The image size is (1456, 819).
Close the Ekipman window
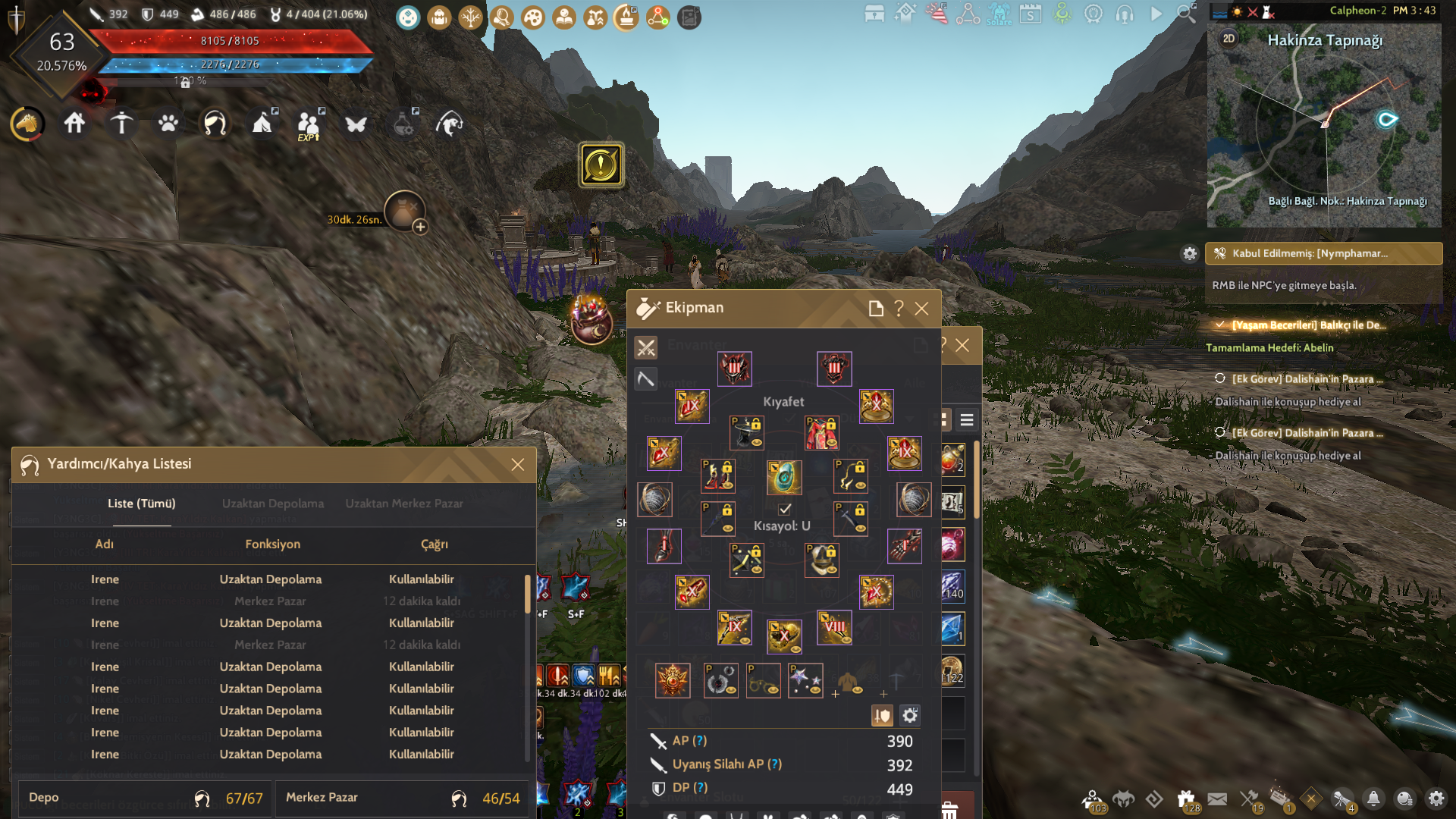tap(921, 309)
